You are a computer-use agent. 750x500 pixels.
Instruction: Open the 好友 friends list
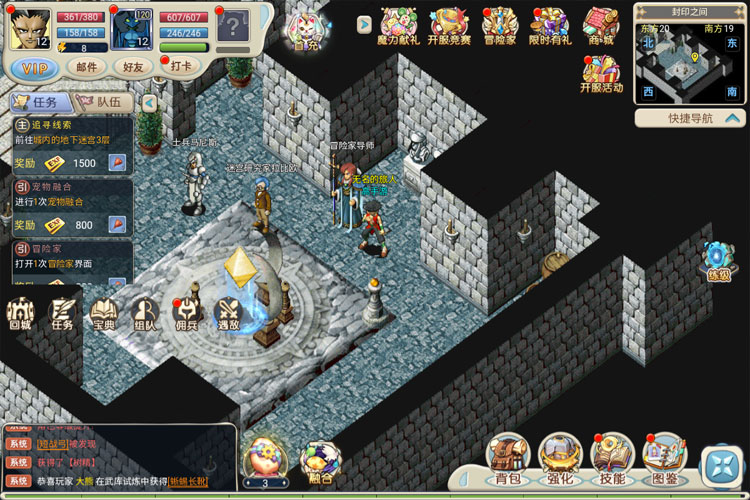point(133,67)
